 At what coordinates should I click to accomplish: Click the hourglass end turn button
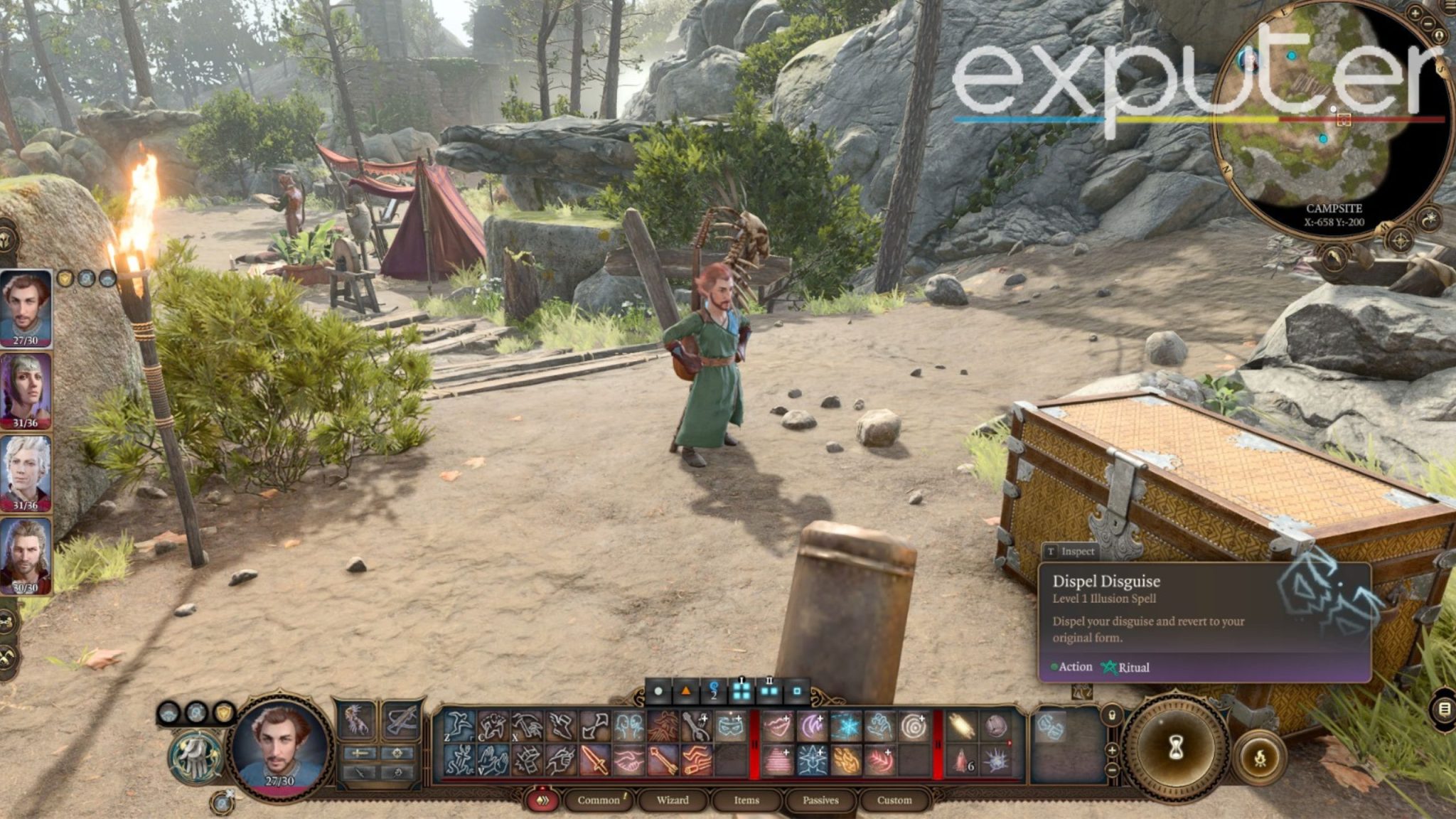[1176, 746]
